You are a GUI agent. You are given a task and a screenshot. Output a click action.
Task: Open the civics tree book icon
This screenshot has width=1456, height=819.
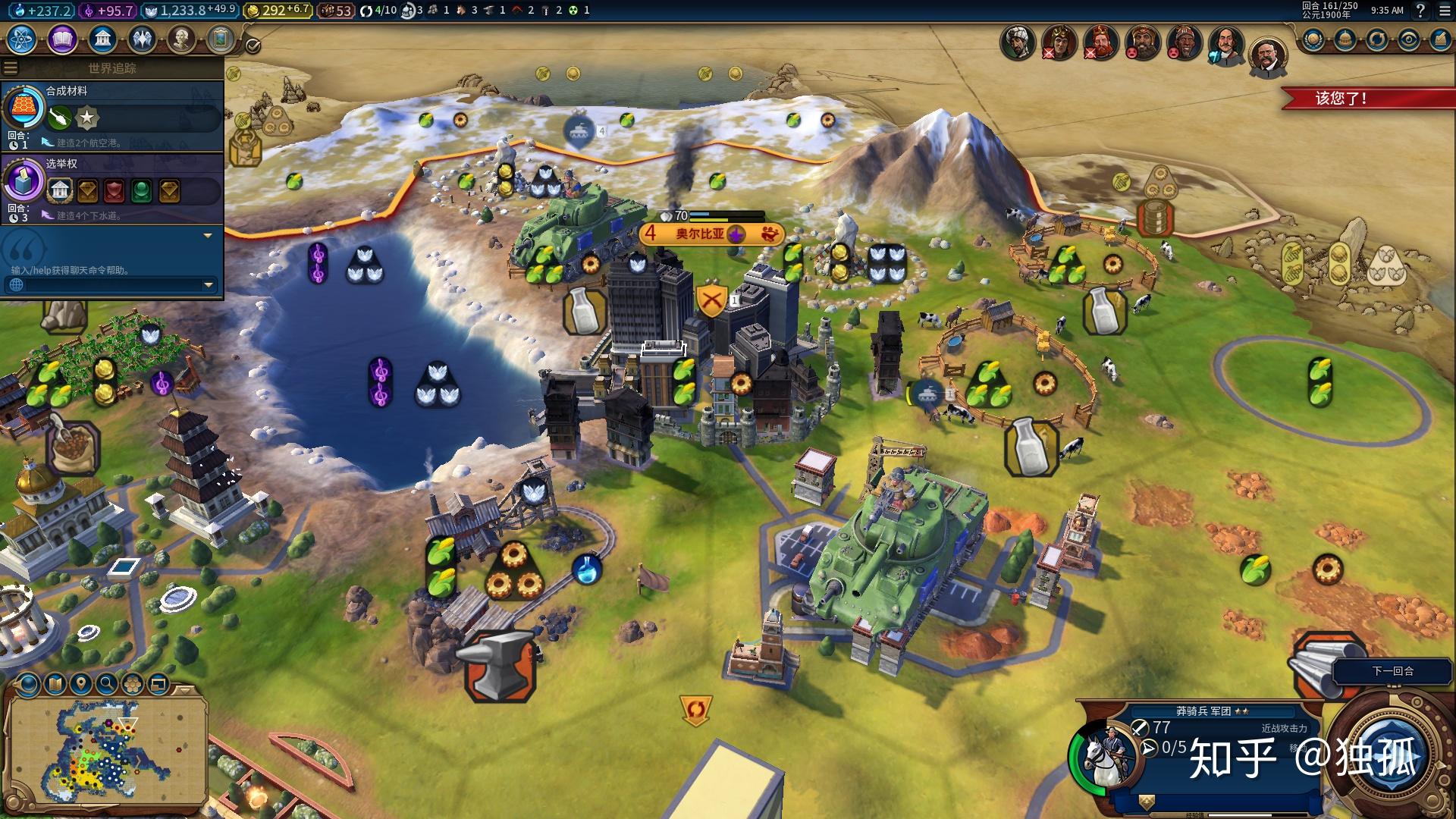(x=62, y=38)
